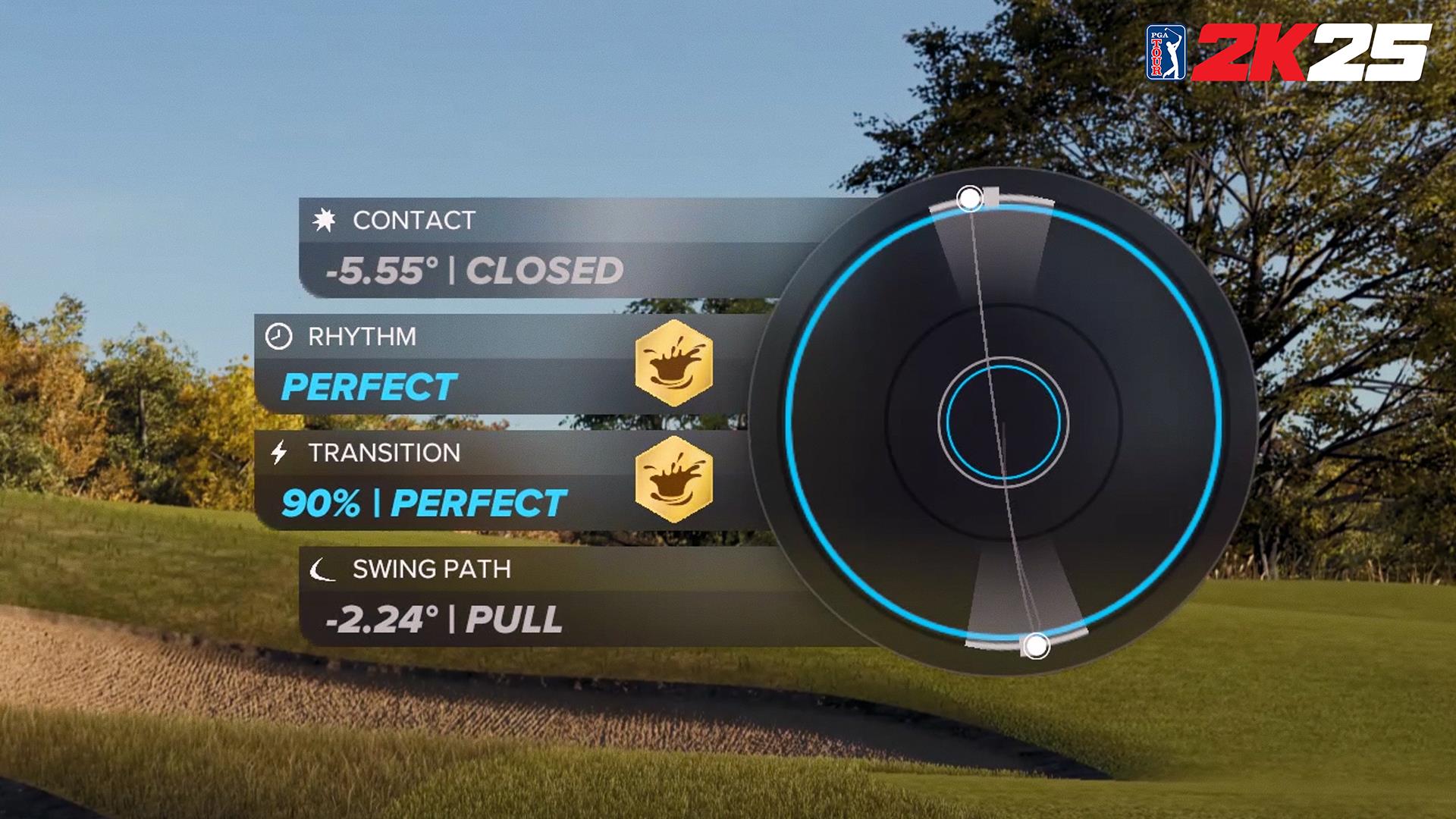
Task: Click the bottom white marker on swing dial
Action: coord(1036,646)
